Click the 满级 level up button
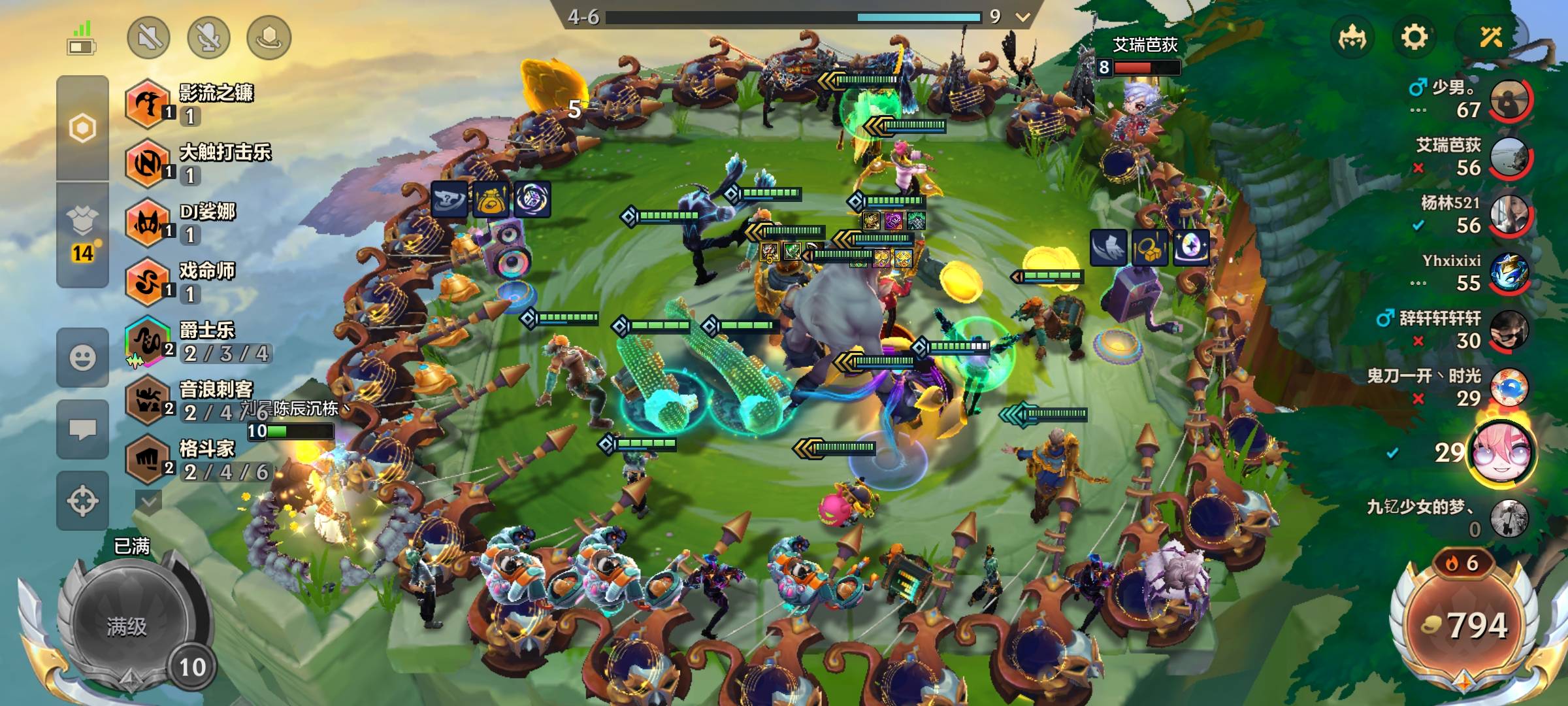This screenshot has width=1568, height=706. pos(128,626)
